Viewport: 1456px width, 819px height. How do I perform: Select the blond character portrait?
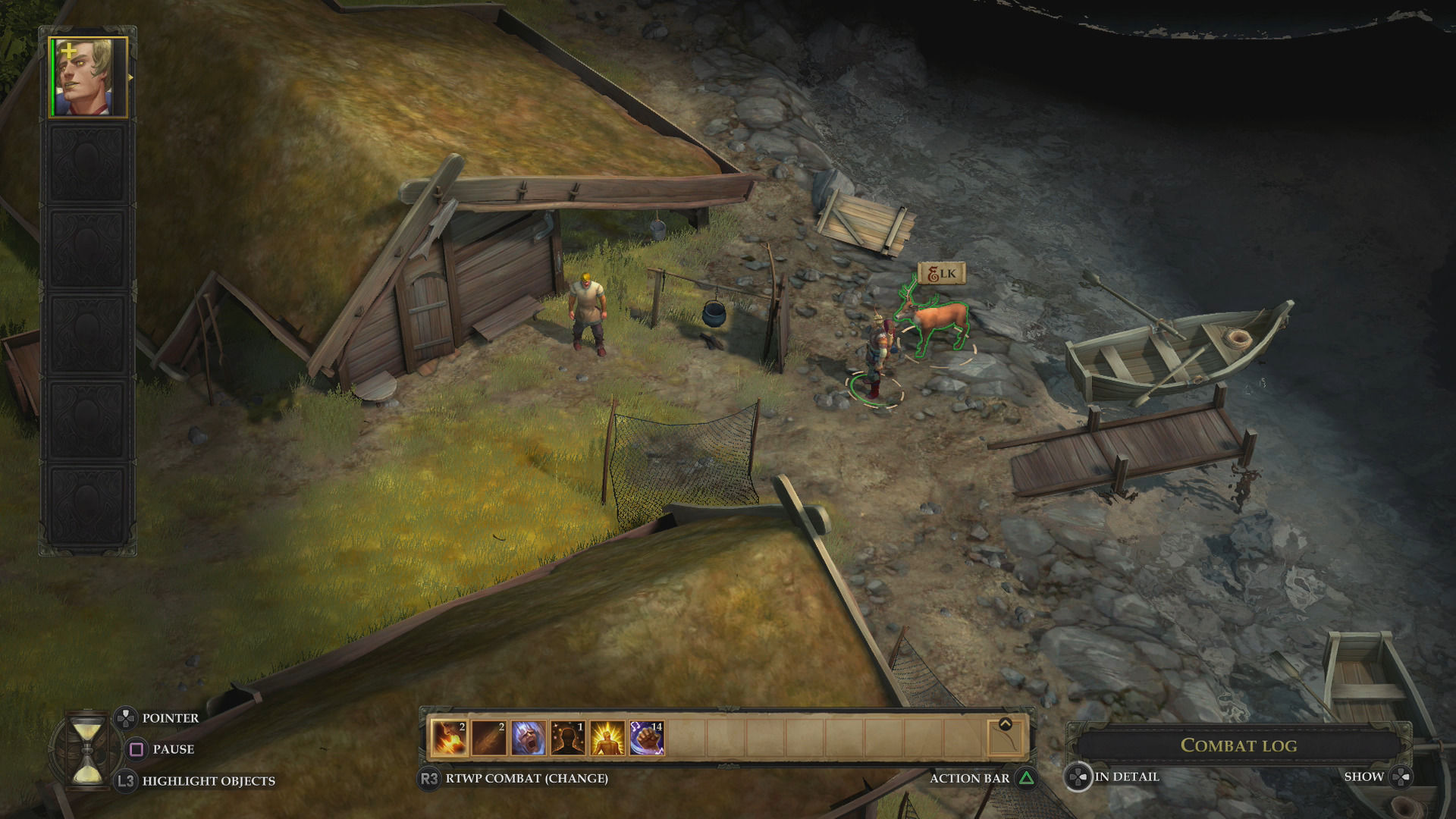click(x=88, y=77)
